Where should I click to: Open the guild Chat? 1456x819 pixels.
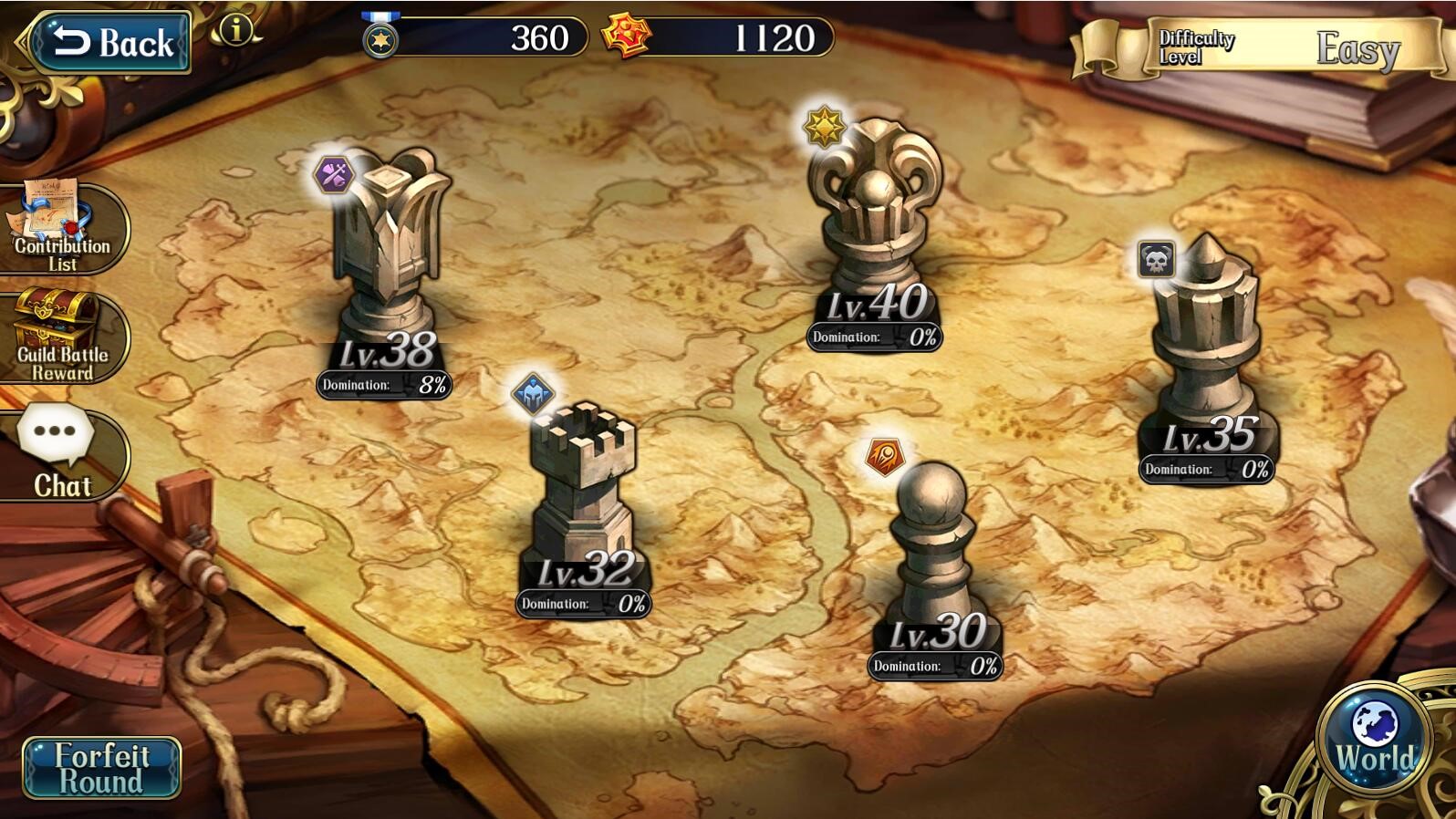point(61,453)
